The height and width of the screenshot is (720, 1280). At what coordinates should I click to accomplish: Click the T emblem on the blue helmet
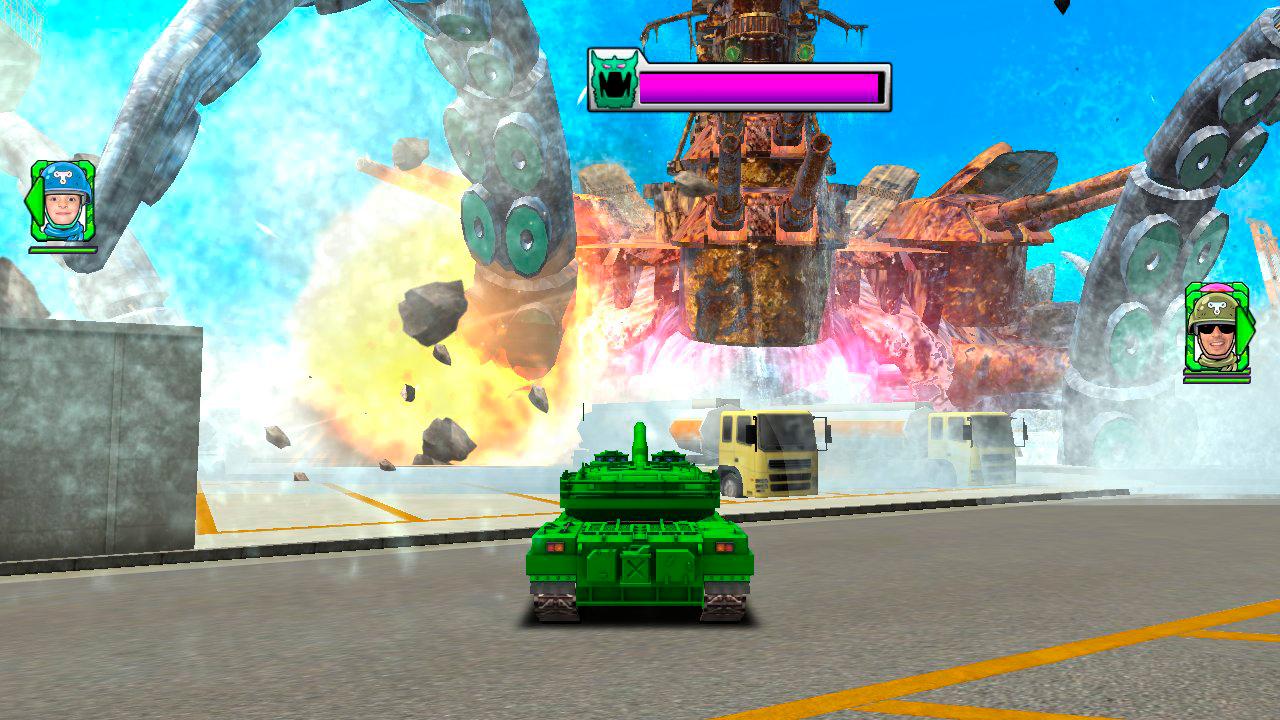click(x=61, y=175)
